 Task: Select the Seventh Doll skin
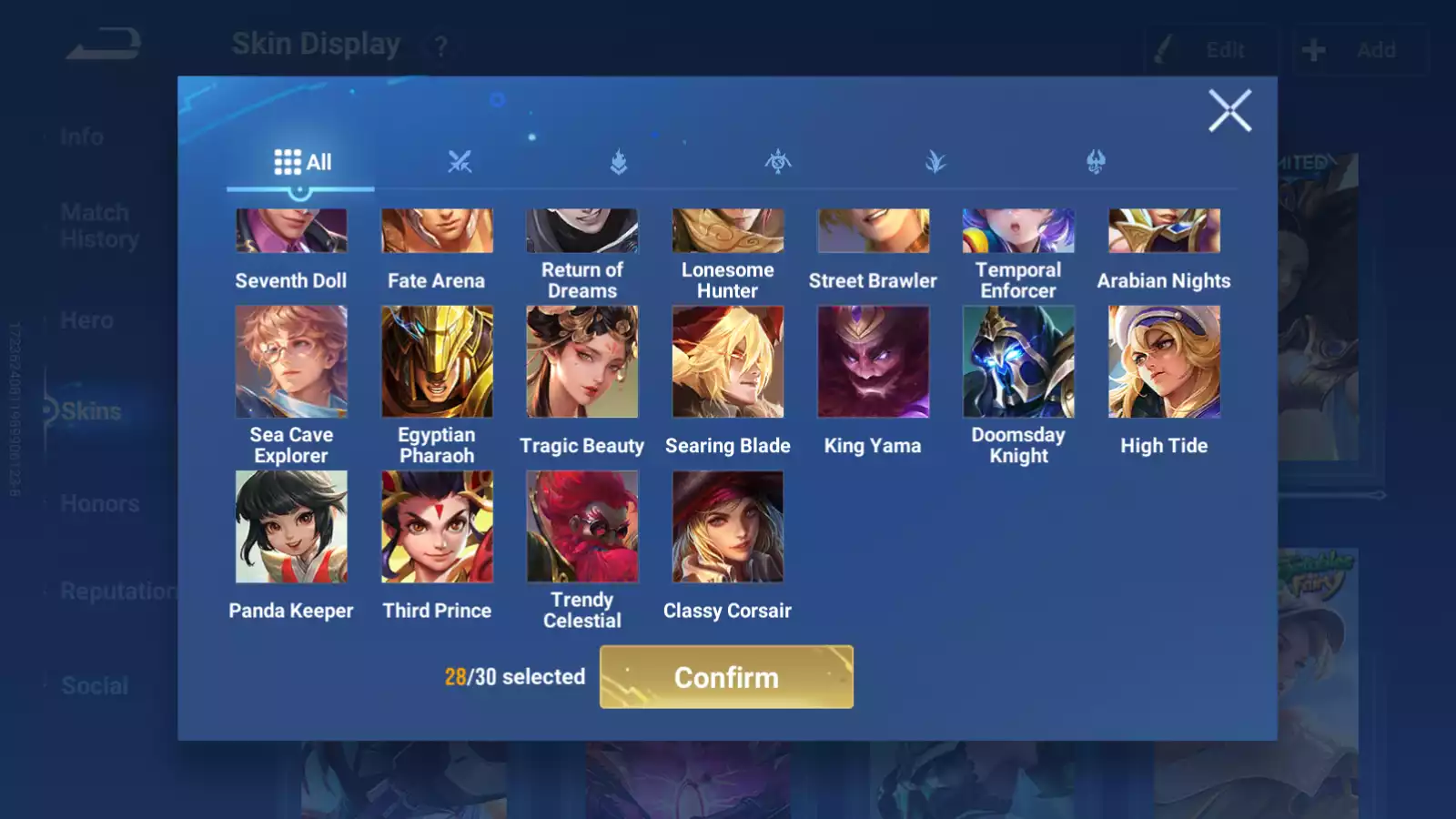(291, 231)
